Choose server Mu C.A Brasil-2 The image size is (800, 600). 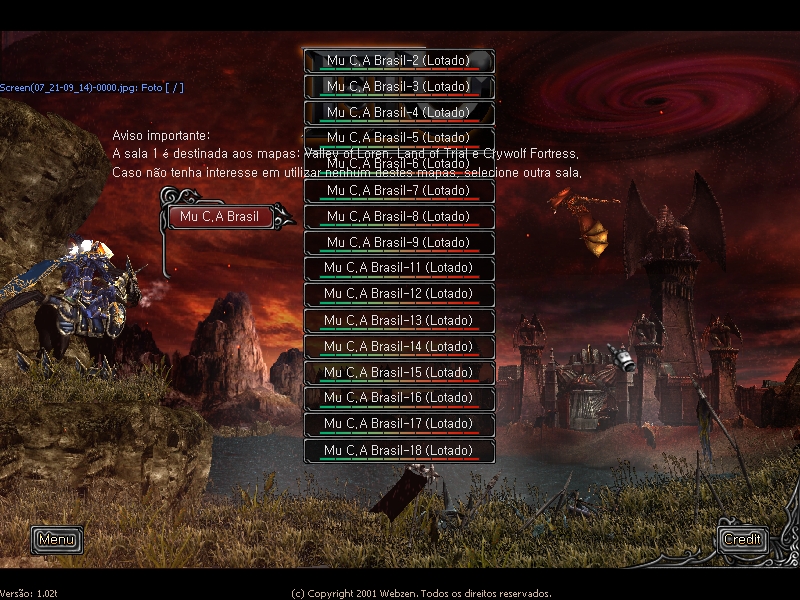(x=399, y=61)
